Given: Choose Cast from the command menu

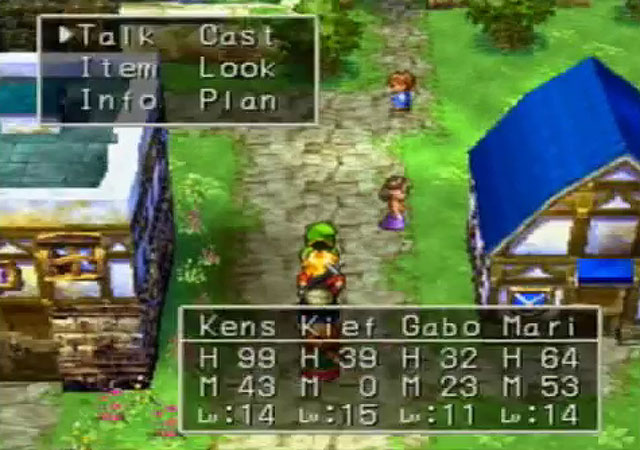Looking at the screenshot, I should (236, 36).
